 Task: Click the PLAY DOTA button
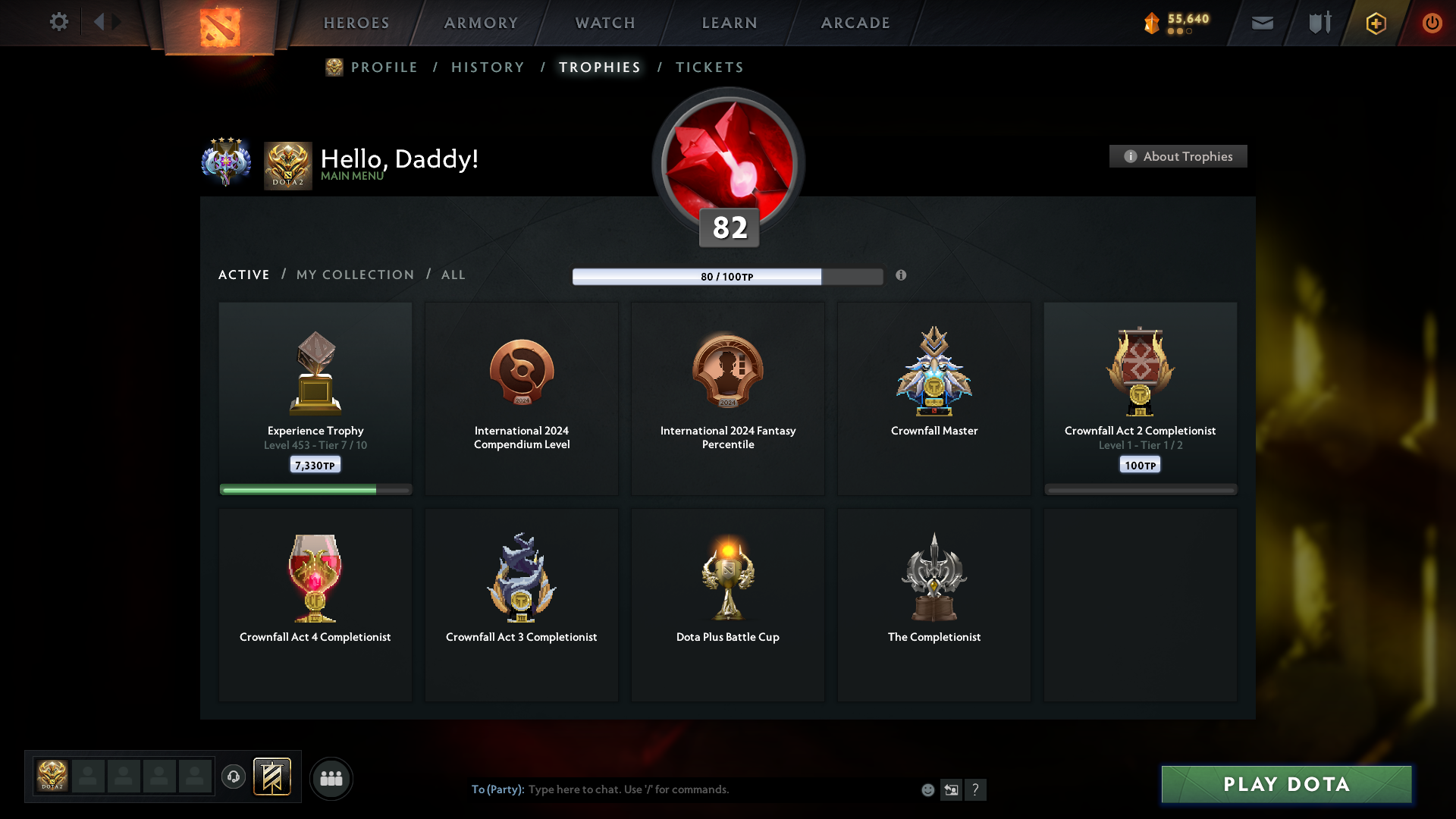coord(1285,785)
